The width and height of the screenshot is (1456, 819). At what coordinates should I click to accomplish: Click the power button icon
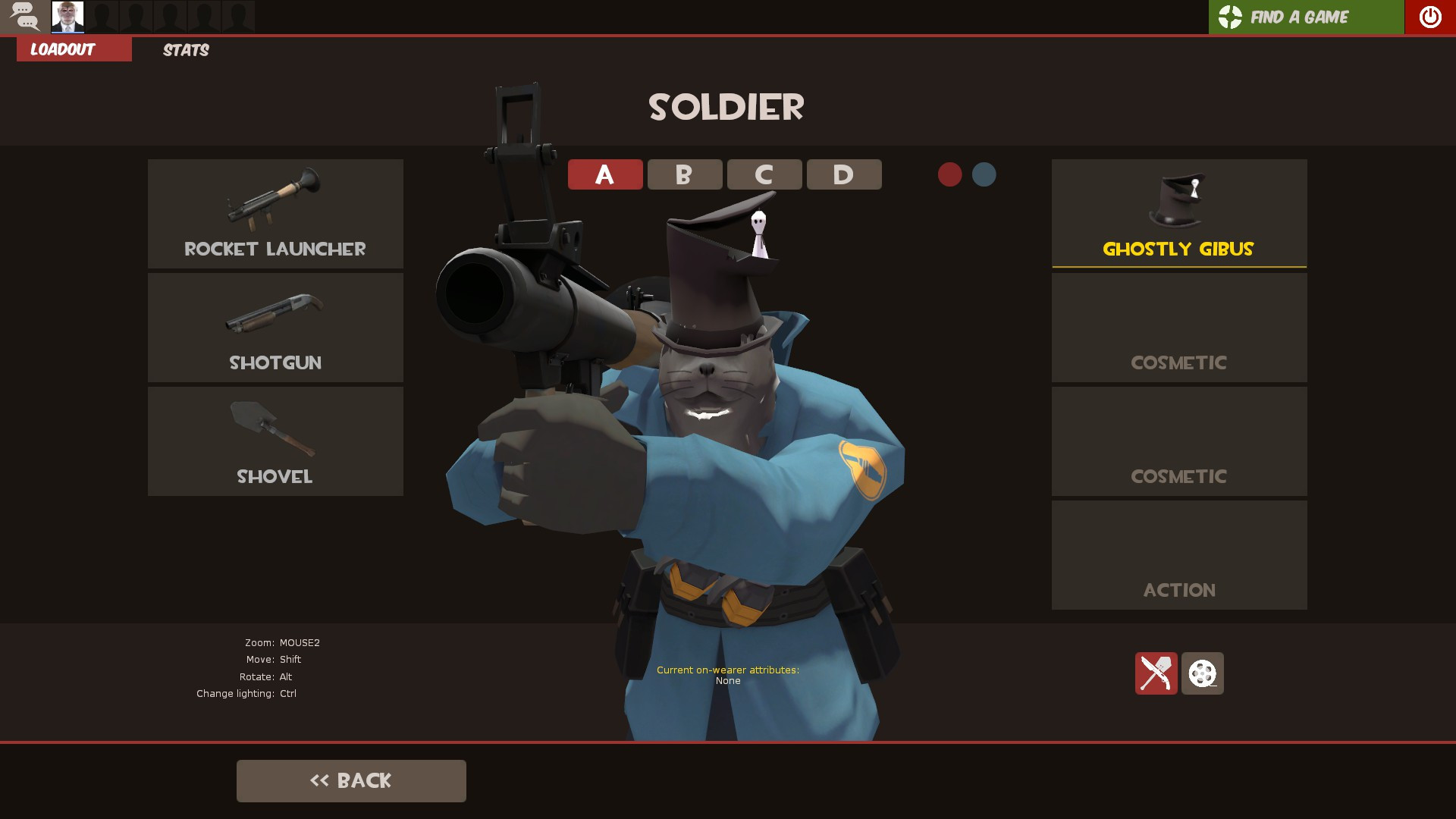click(1429, 15)
